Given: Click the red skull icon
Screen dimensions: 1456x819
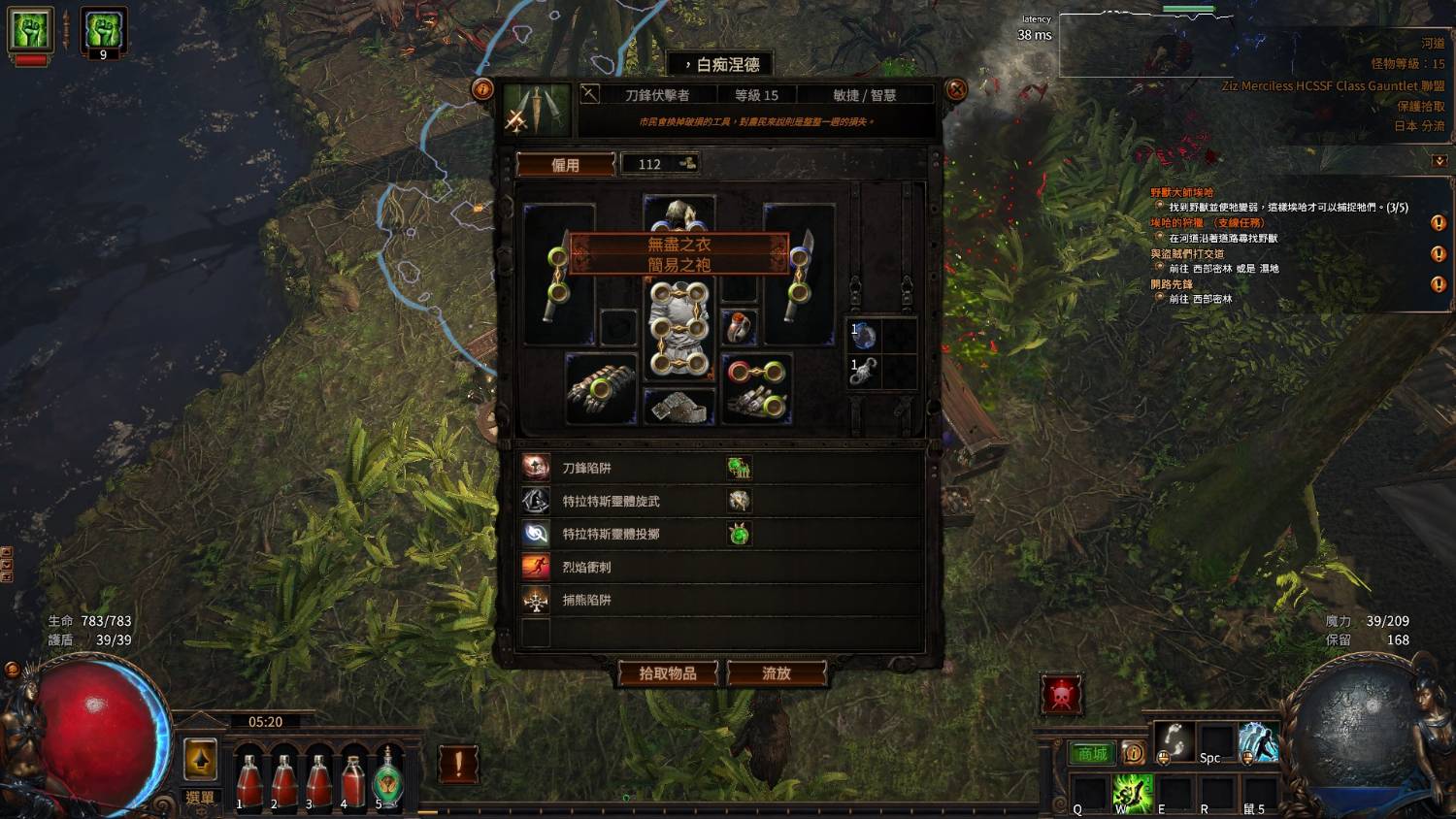Looking at the screenshot, I should 1060,695.
